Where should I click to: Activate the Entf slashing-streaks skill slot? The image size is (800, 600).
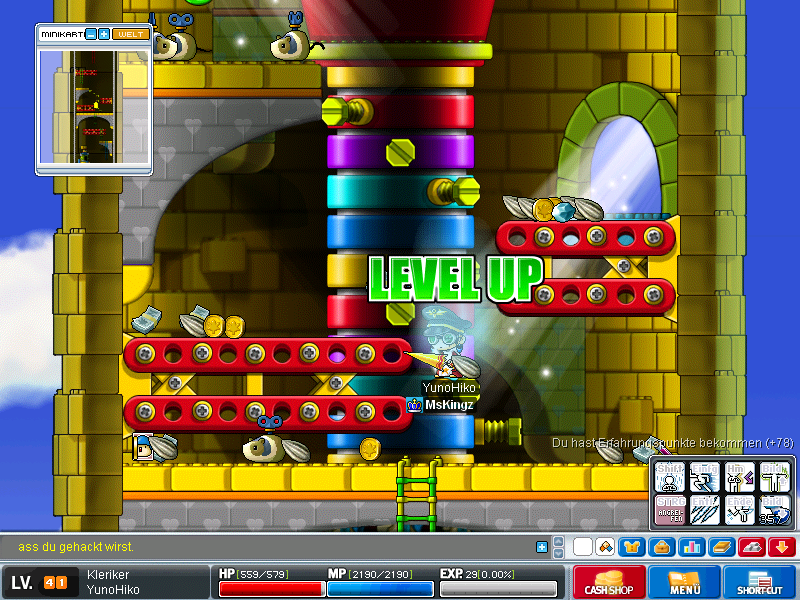click(704, 509)
